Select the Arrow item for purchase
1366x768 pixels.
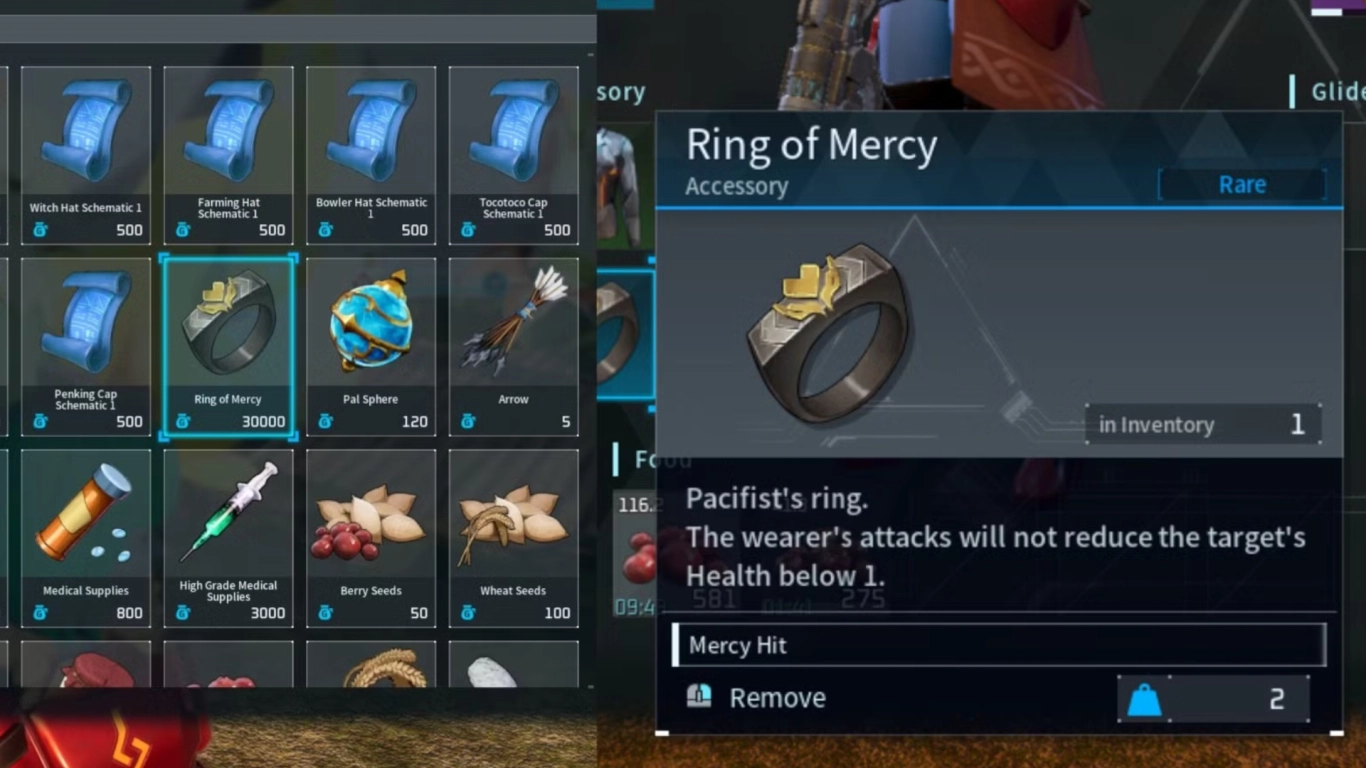[x=514, y=340]
